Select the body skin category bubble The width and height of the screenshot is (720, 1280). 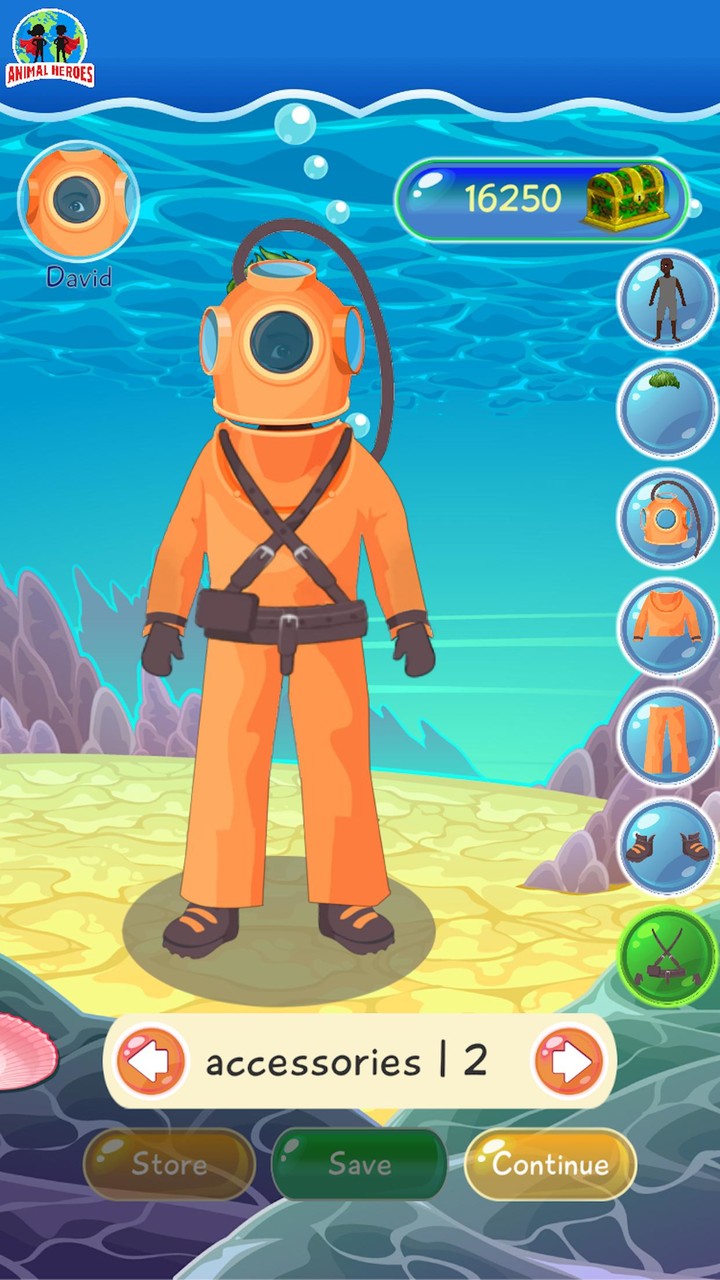[x=666, y=298]
